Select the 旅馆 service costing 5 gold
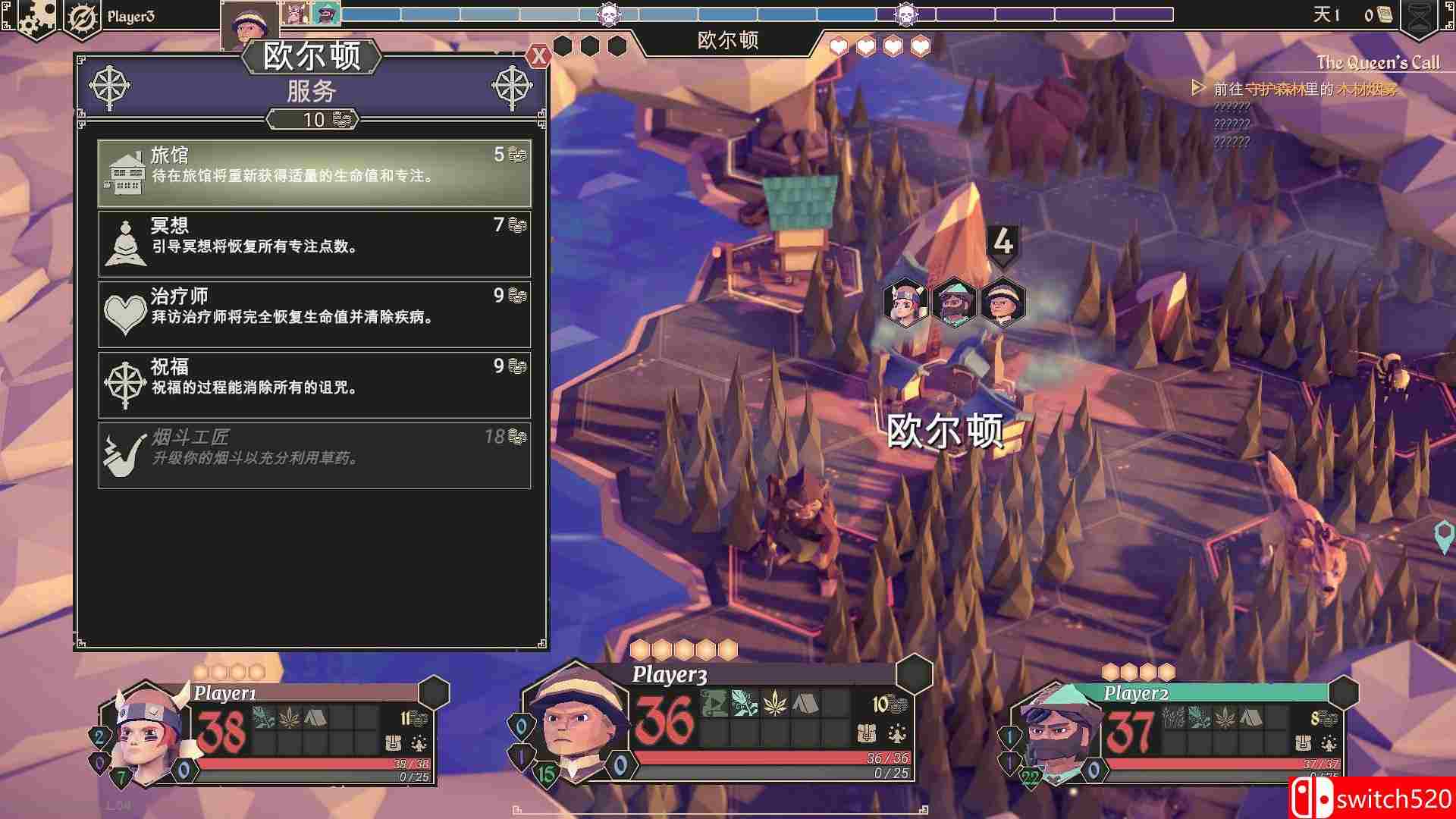Screen dimensions: 1456x819 point(315,173)
